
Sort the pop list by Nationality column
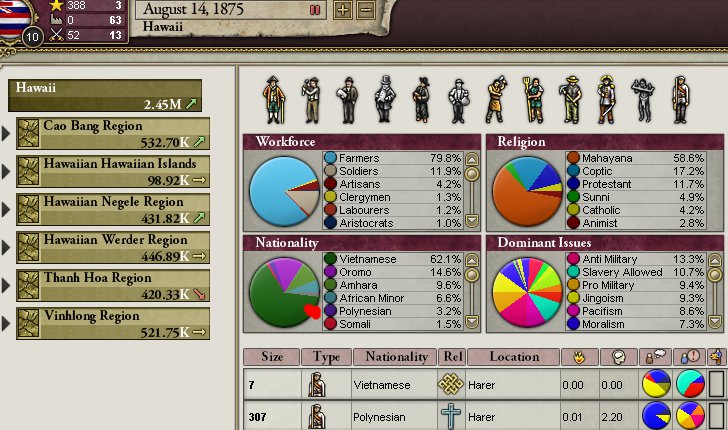click(395, 357)
